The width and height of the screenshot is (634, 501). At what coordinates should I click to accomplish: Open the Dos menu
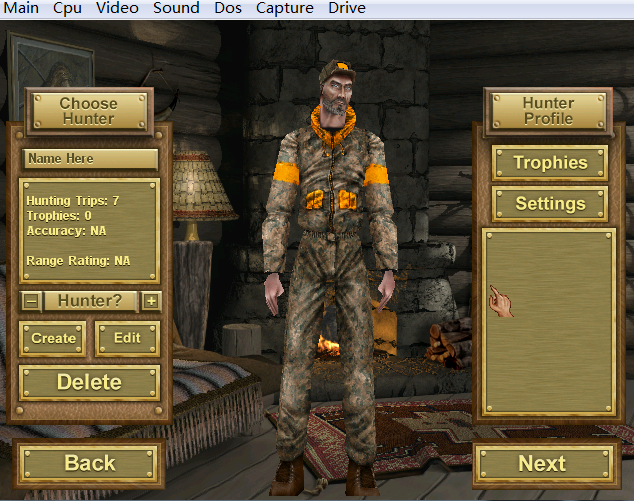(228, 8)
